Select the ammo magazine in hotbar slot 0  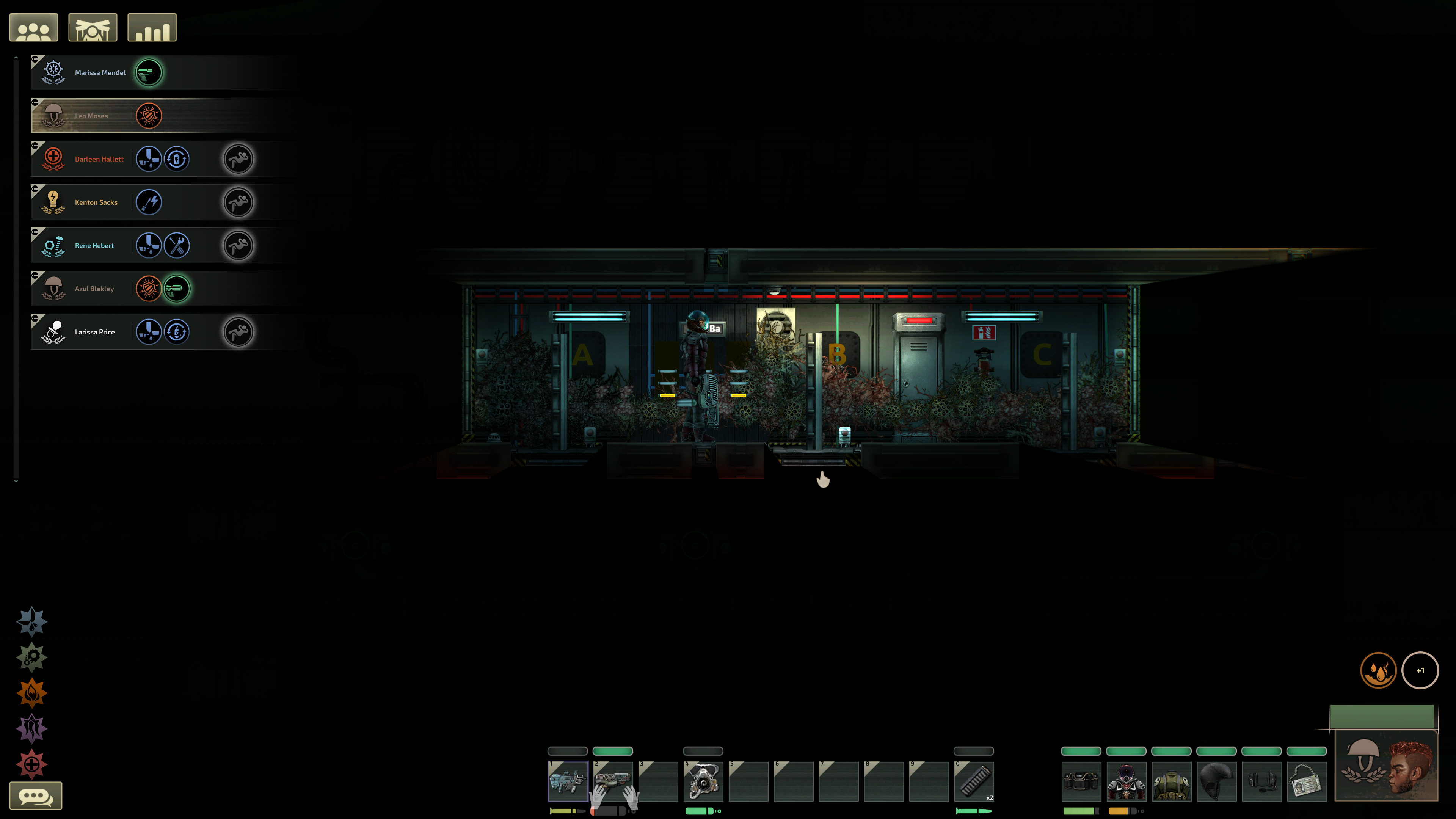coord(973,781)
